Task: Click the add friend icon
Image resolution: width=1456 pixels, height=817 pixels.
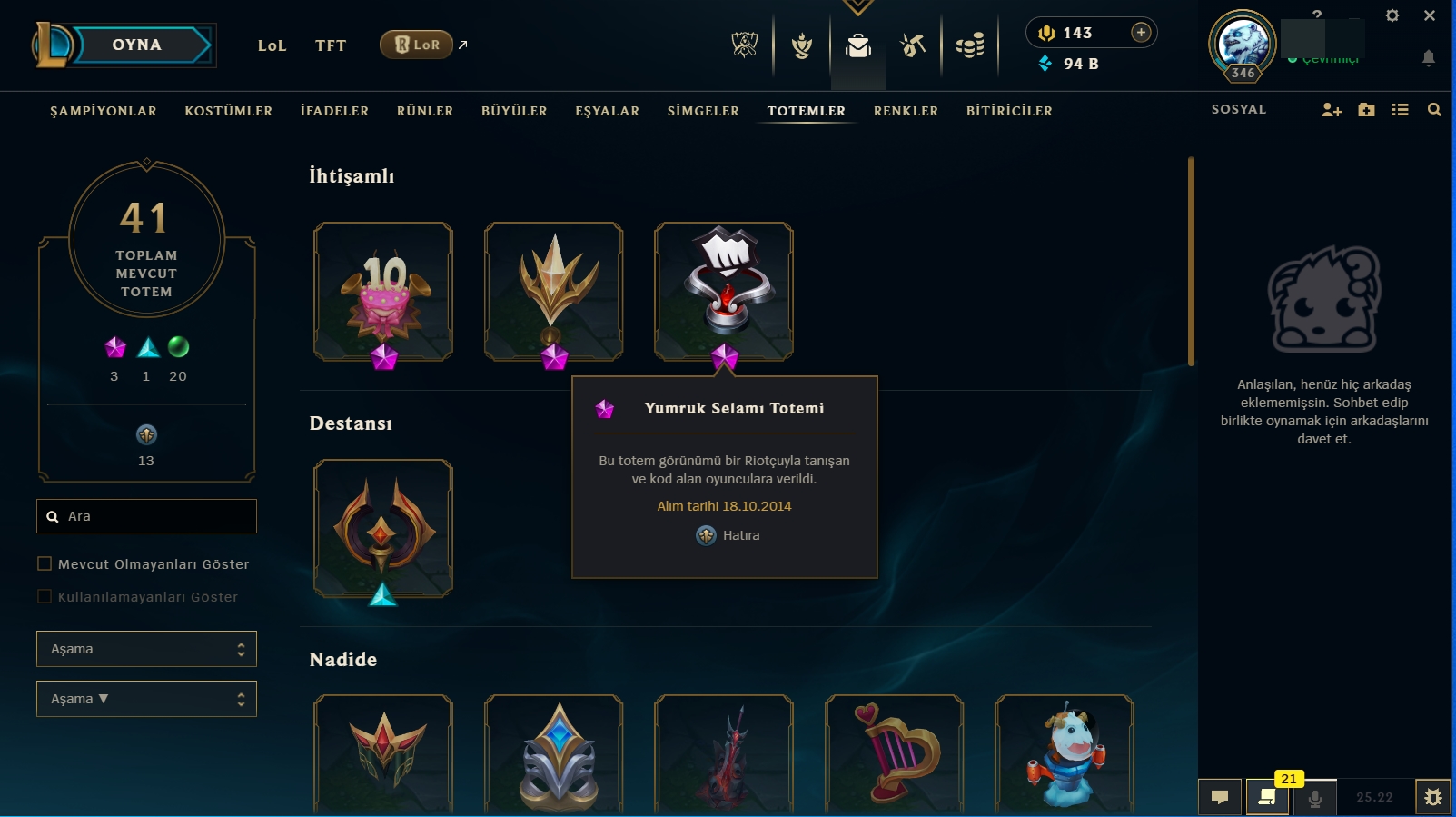Action: (1332, 110)
